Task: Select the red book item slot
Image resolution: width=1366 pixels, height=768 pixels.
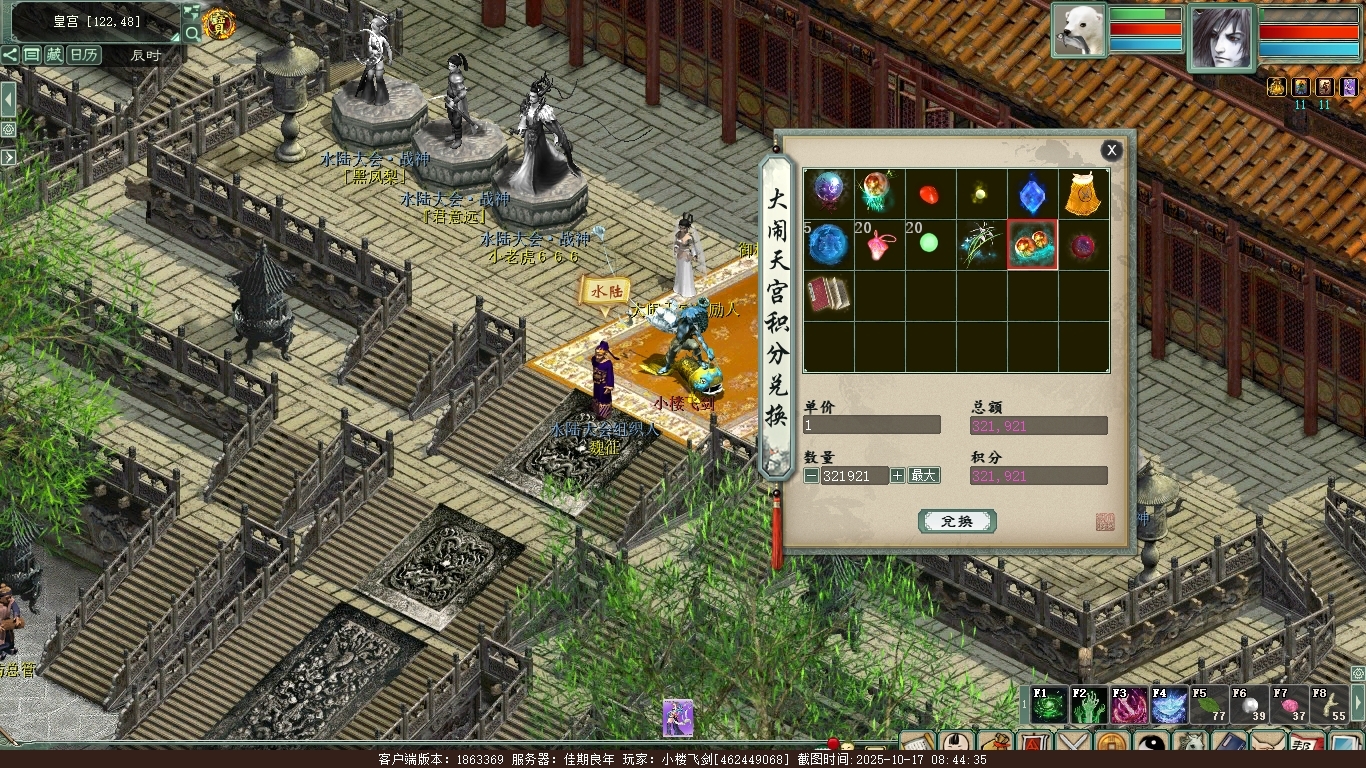Action: (828, 295)
